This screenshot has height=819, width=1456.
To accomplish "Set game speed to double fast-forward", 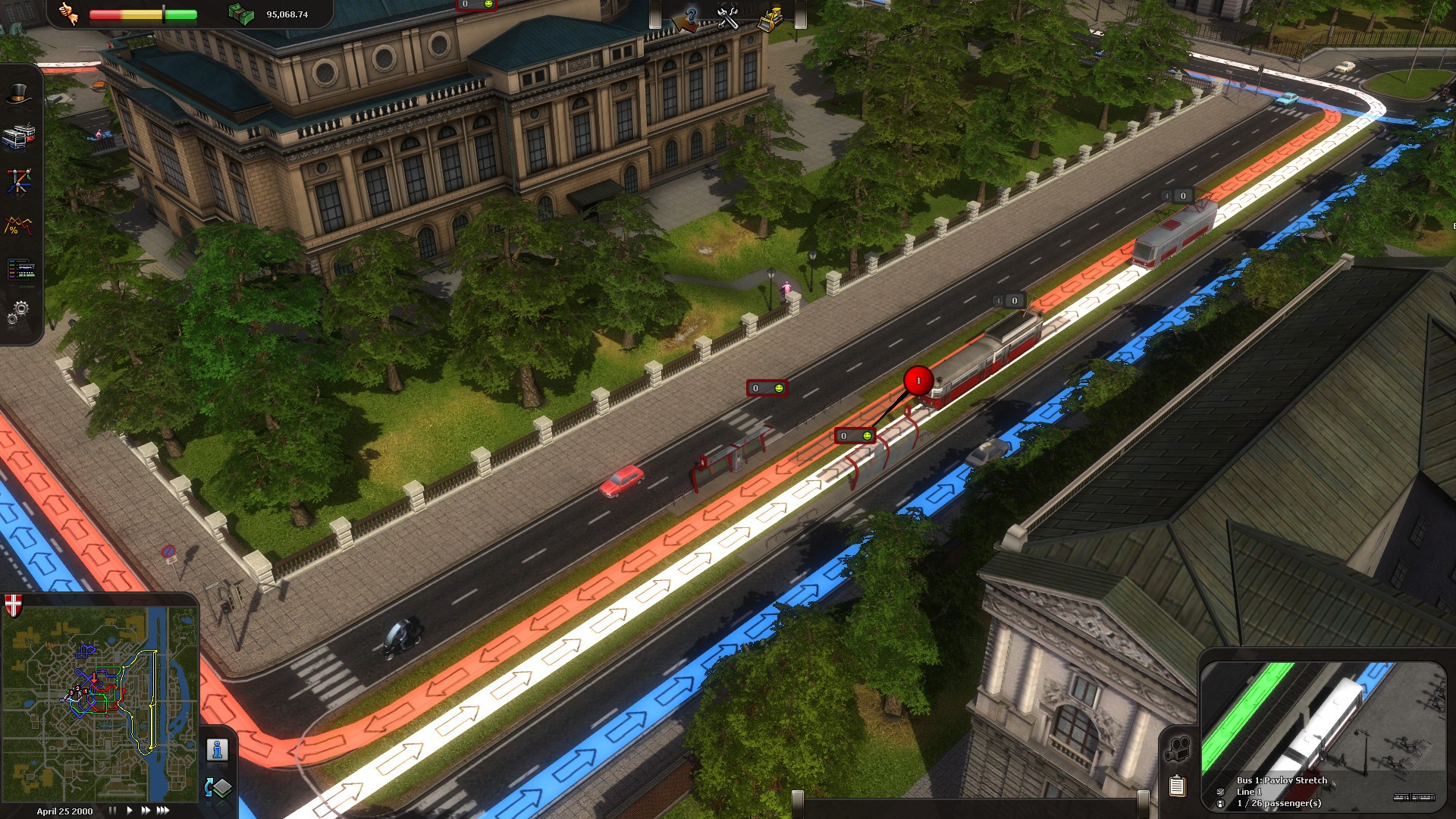I will (x=146, y=811).
